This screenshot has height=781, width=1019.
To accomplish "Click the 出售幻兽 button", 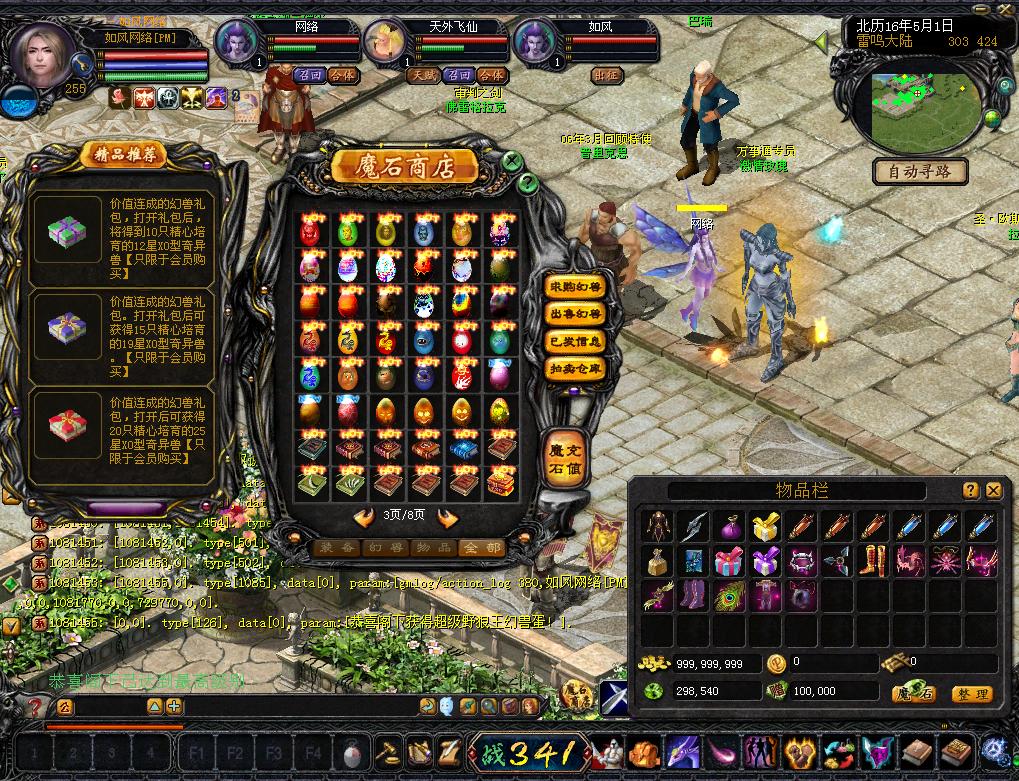I will click(x=575, y=314).
